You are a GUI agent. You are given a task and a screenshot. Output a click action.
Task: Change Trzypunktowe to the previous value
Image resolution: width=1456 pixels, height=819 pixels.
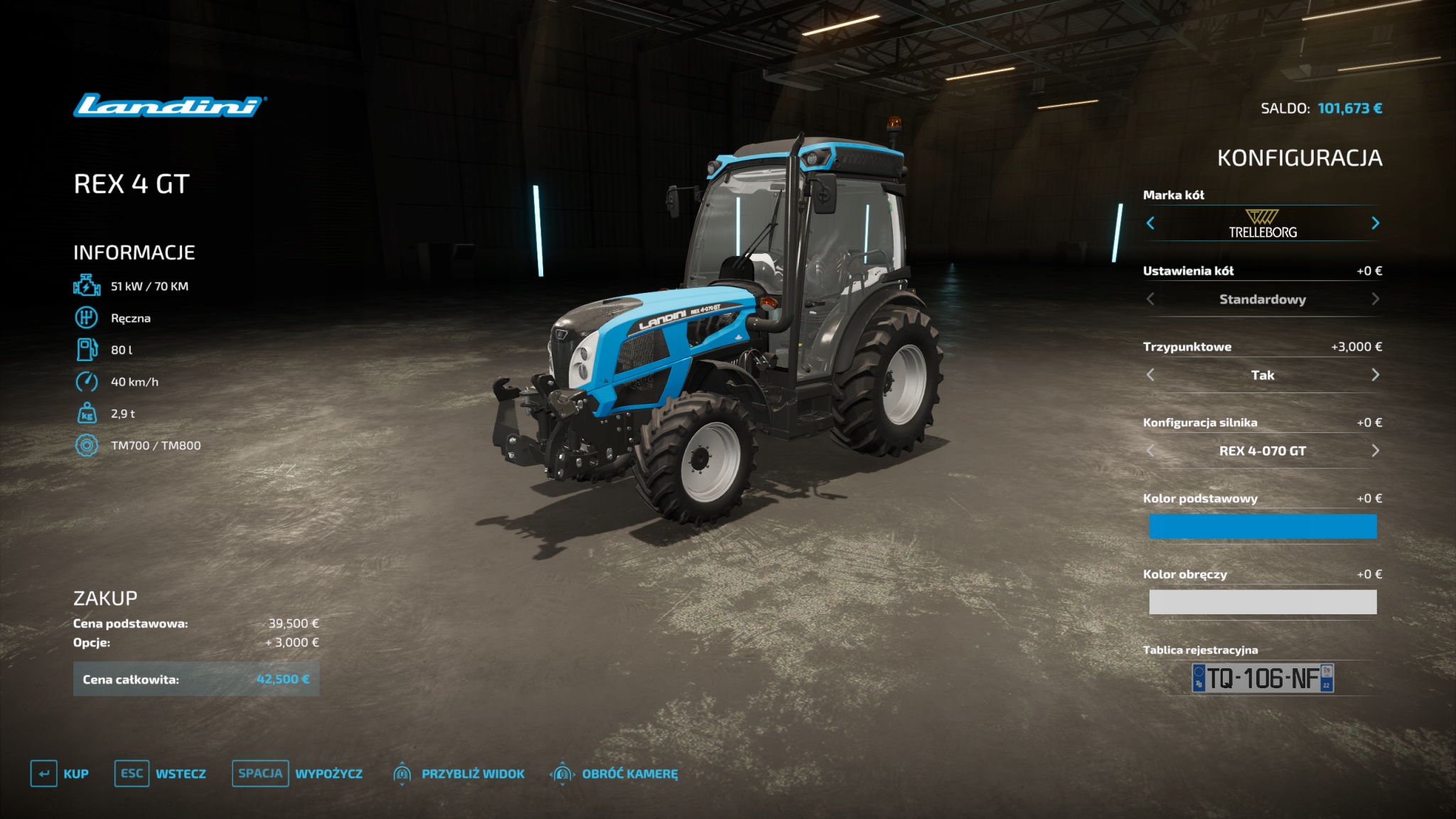[x=1150, y=375]
